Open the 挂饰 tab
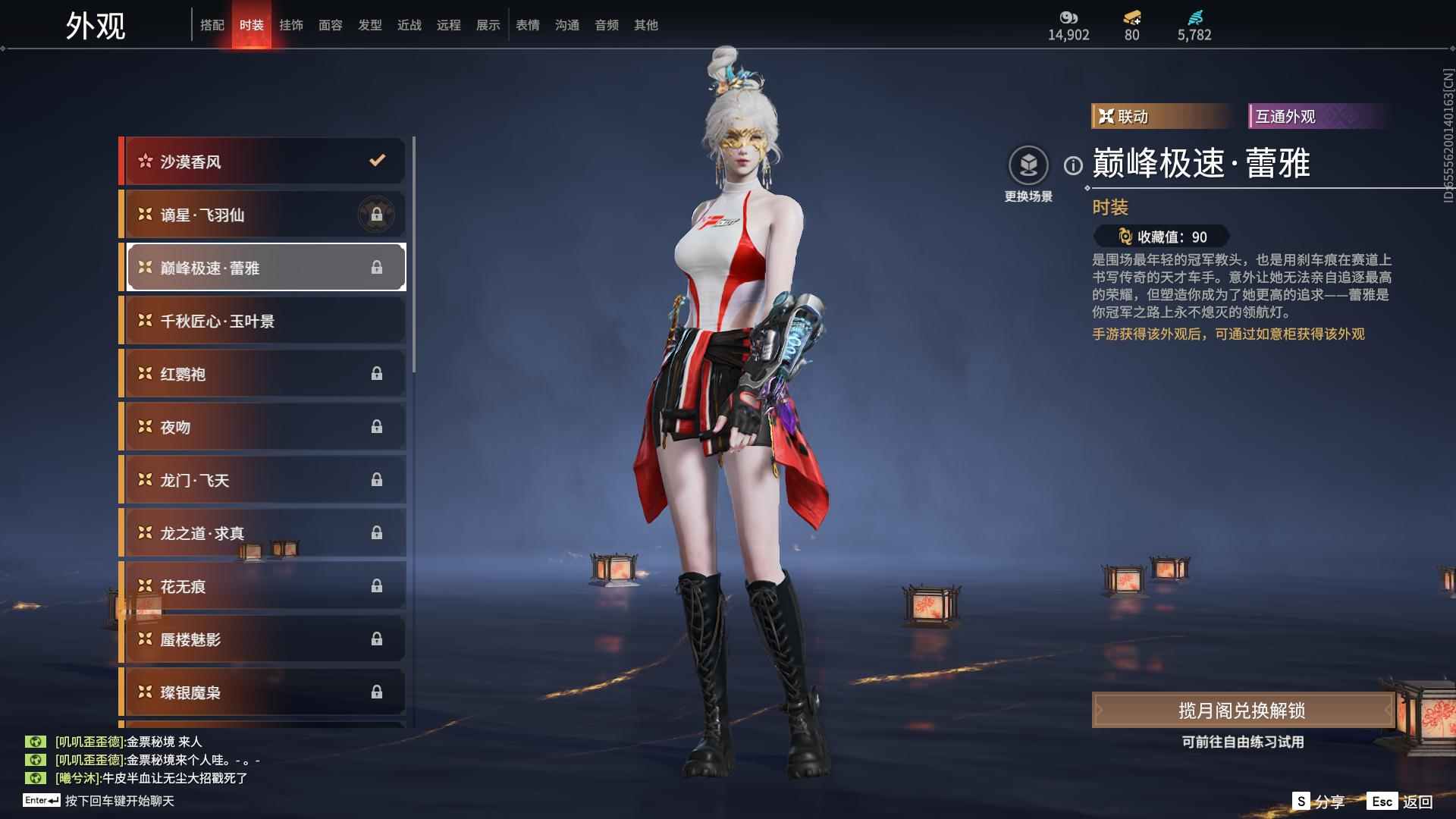Image resolution: width=1456 pixels, height=819 pixels. click(291, 25)
